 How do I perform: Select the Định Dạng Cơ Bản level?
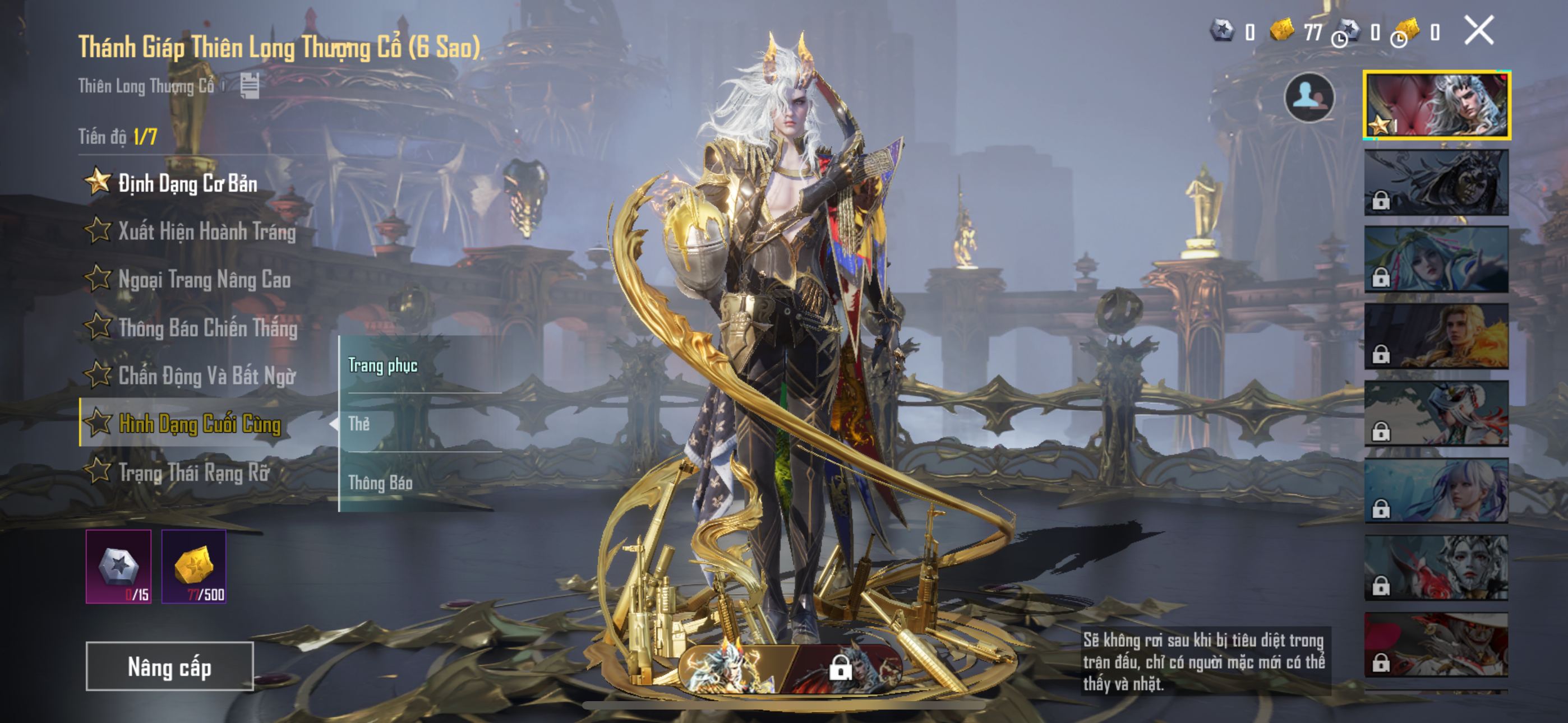click(x=187, y=183)
